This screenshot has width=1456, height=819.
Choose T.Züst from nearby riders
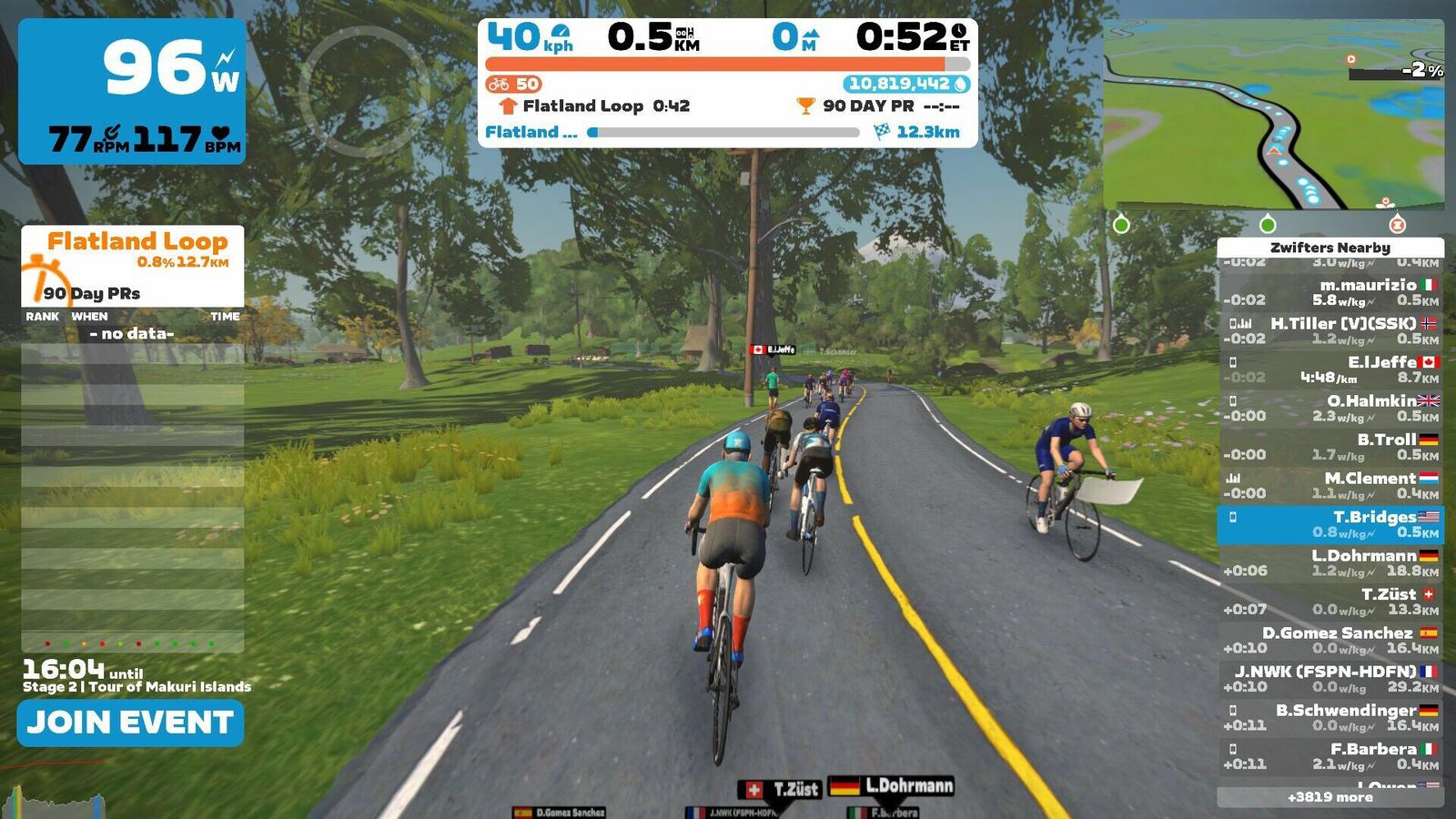click(x=1330, y=602)
